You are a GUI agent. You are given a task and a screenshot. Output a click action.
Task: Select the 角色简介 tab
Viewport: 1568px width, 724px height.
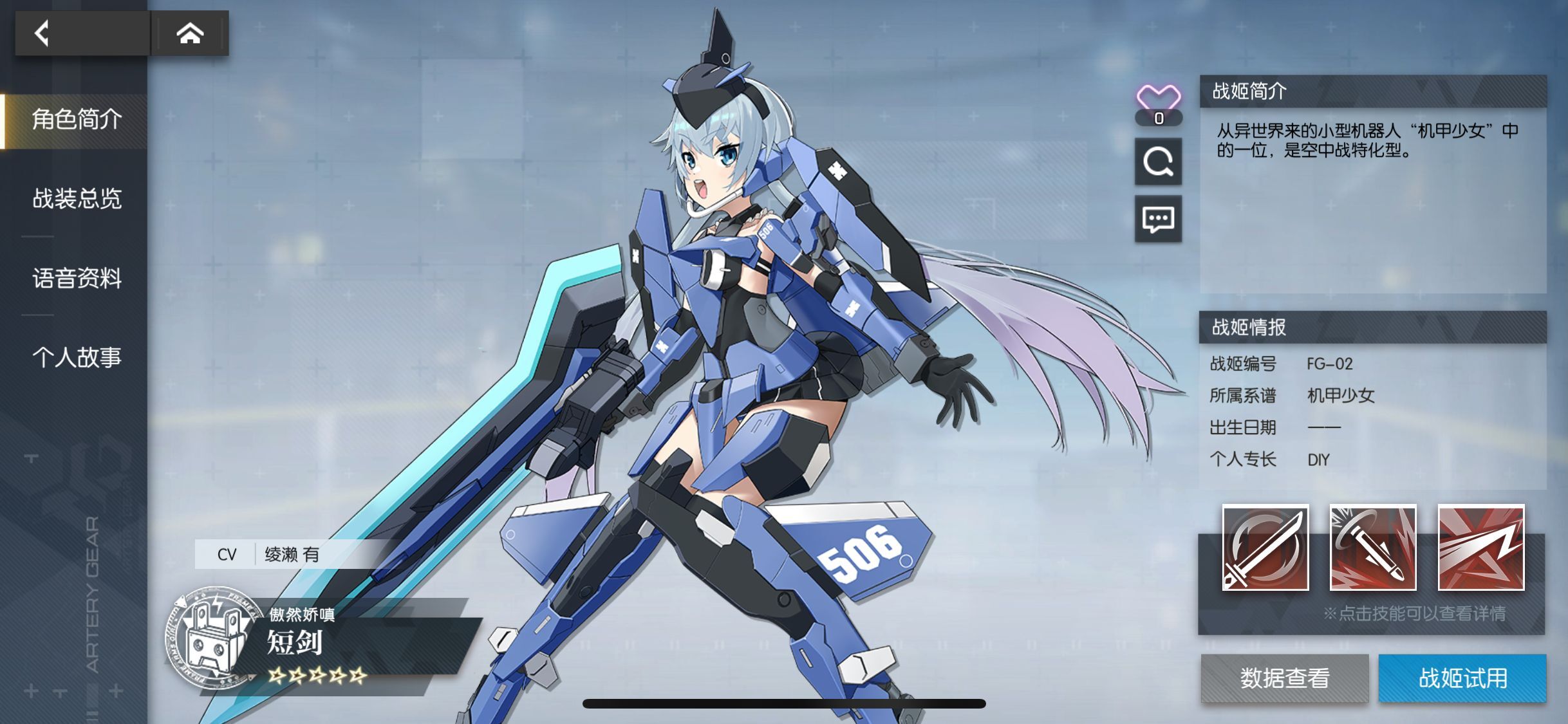coord(77,120)
